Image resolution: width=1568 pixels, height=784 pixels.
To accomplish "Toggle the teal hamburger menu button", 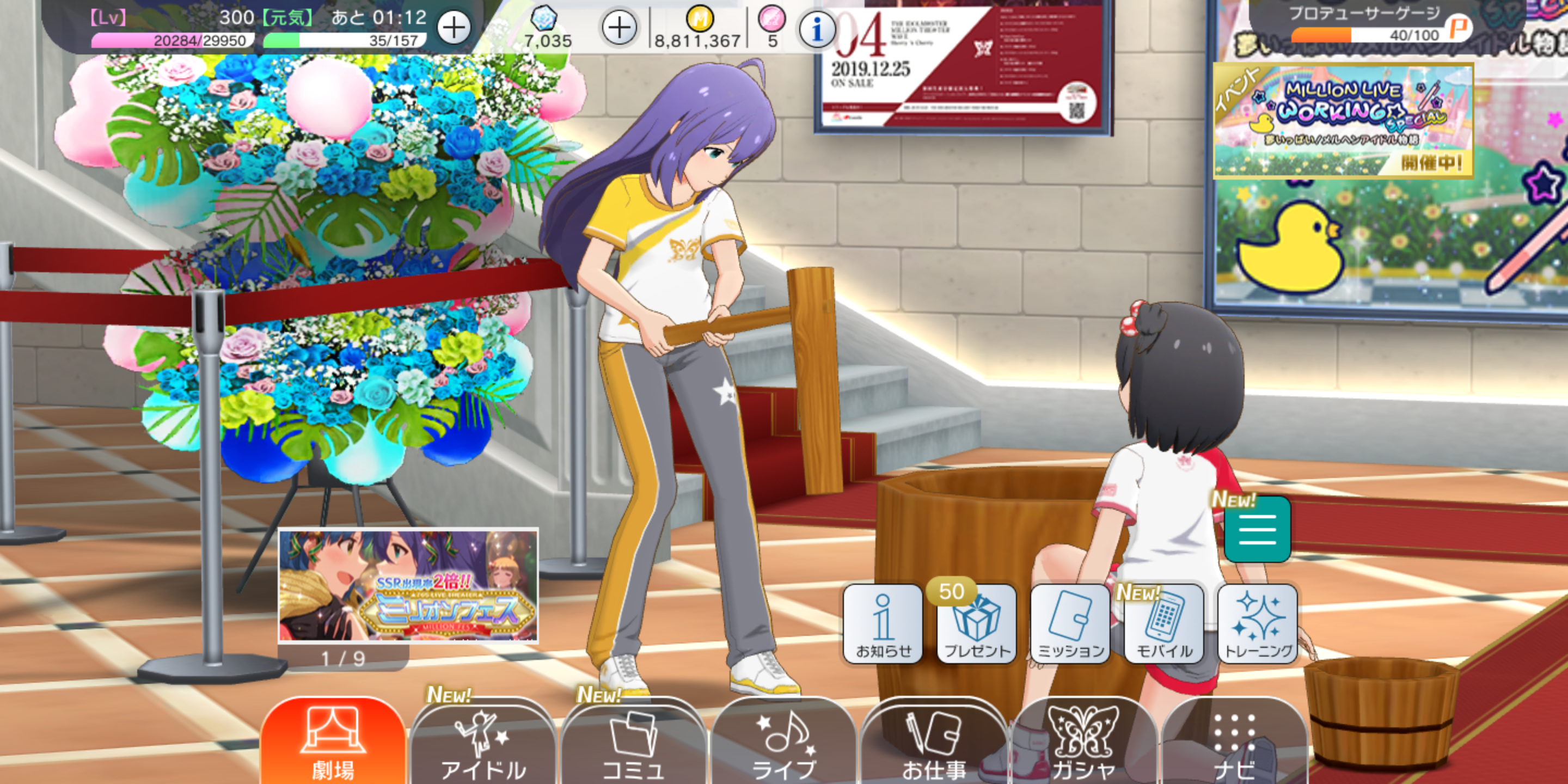I will (x=1257, y=530).
